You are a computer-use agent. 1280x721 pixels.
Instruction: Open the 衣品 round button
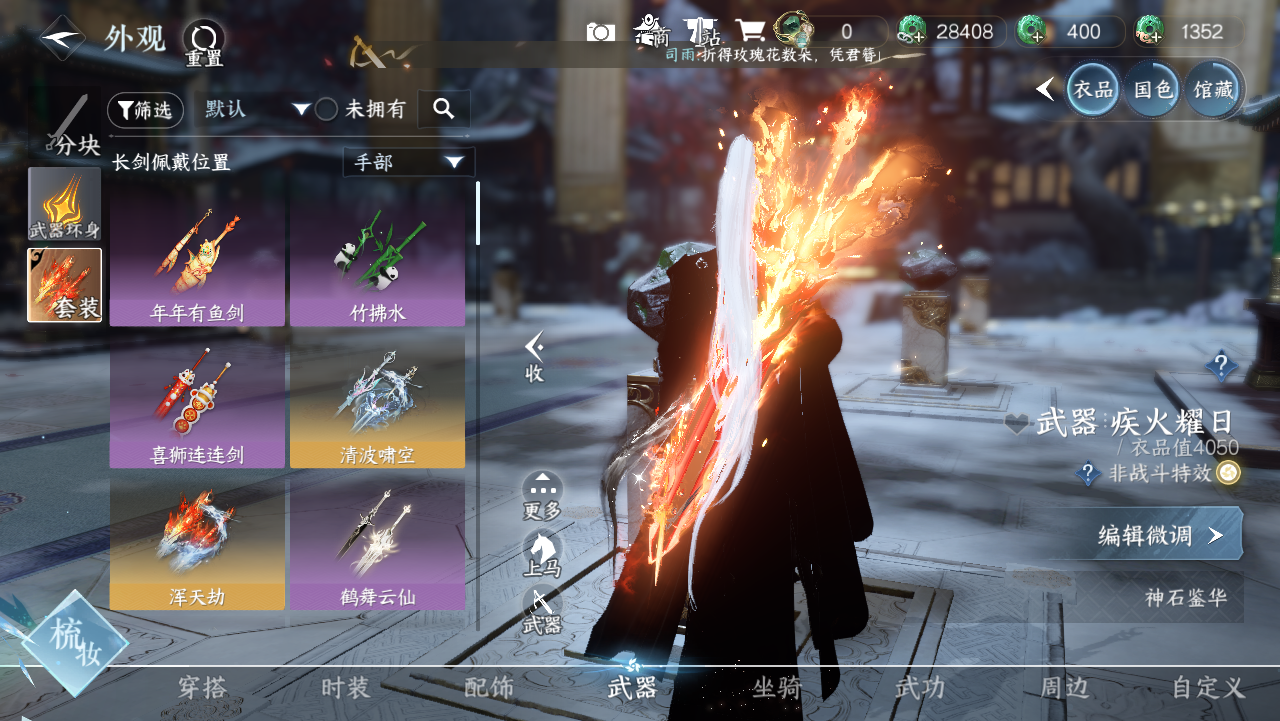click(x=1093, y=89)
